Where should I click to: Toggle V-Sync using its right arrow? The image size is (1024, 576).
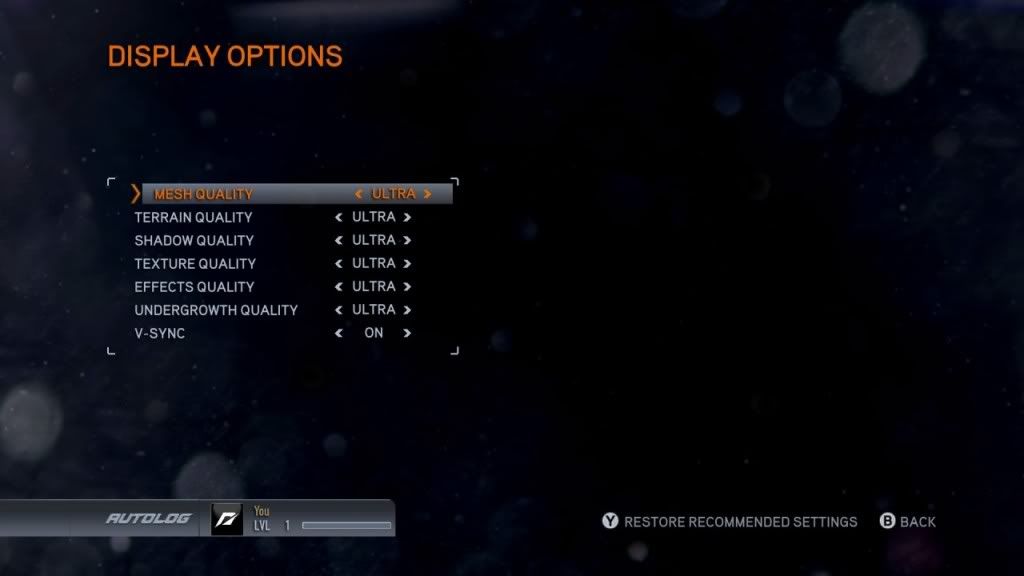(x=408, y=333)
